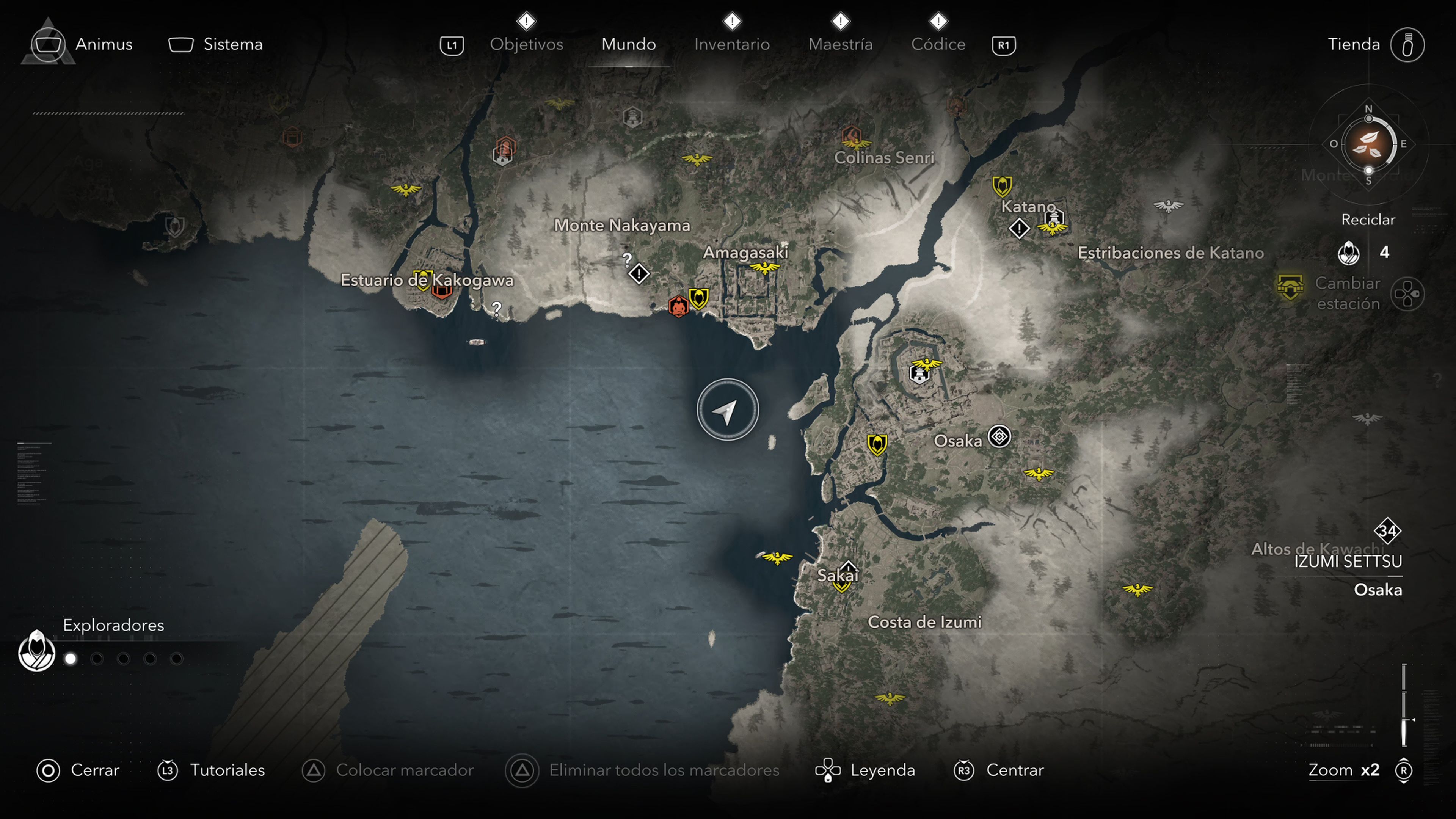This screenshot has width=1456, height=819.
Task: Select the Maestría tab
Action: 840,44
